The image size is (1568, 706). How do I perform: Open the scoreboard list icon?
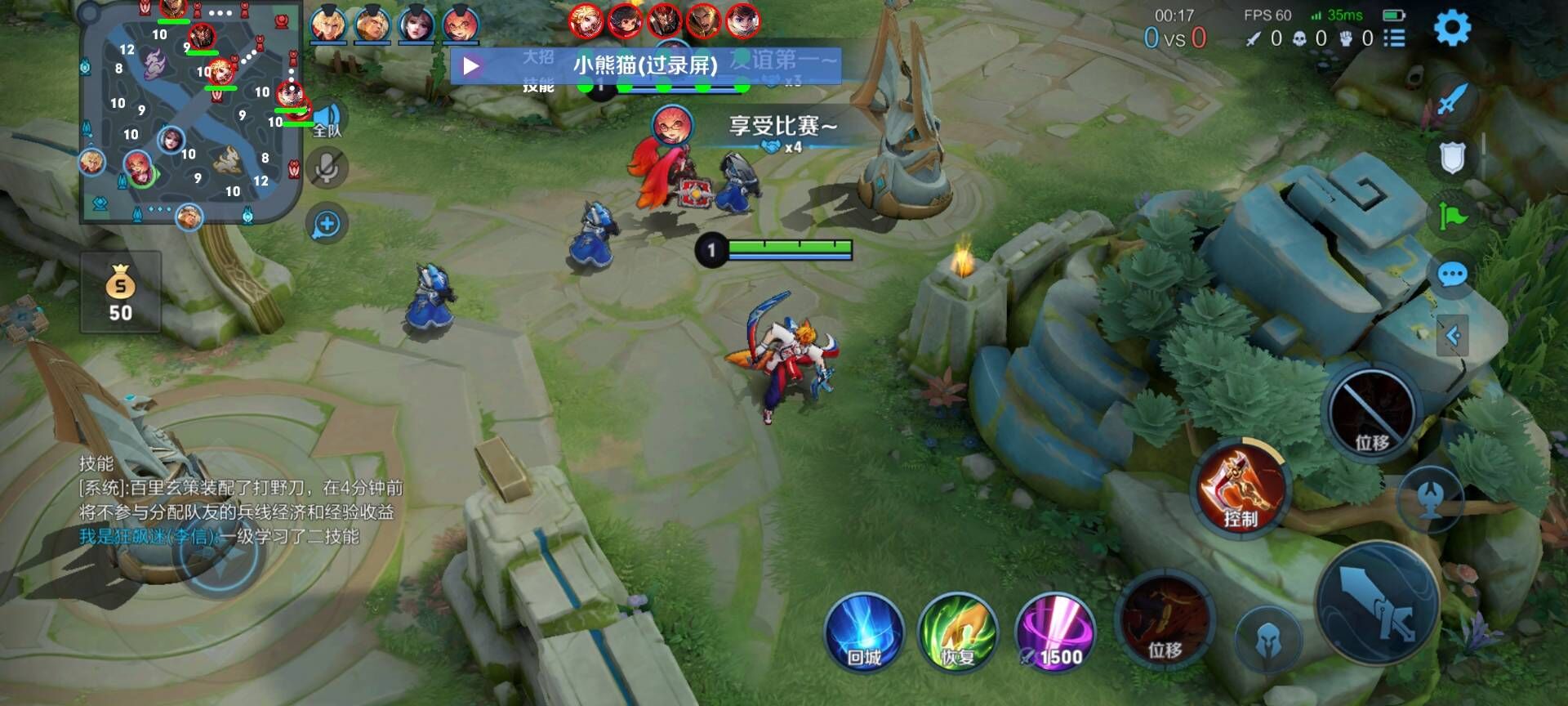point(1394,38)
